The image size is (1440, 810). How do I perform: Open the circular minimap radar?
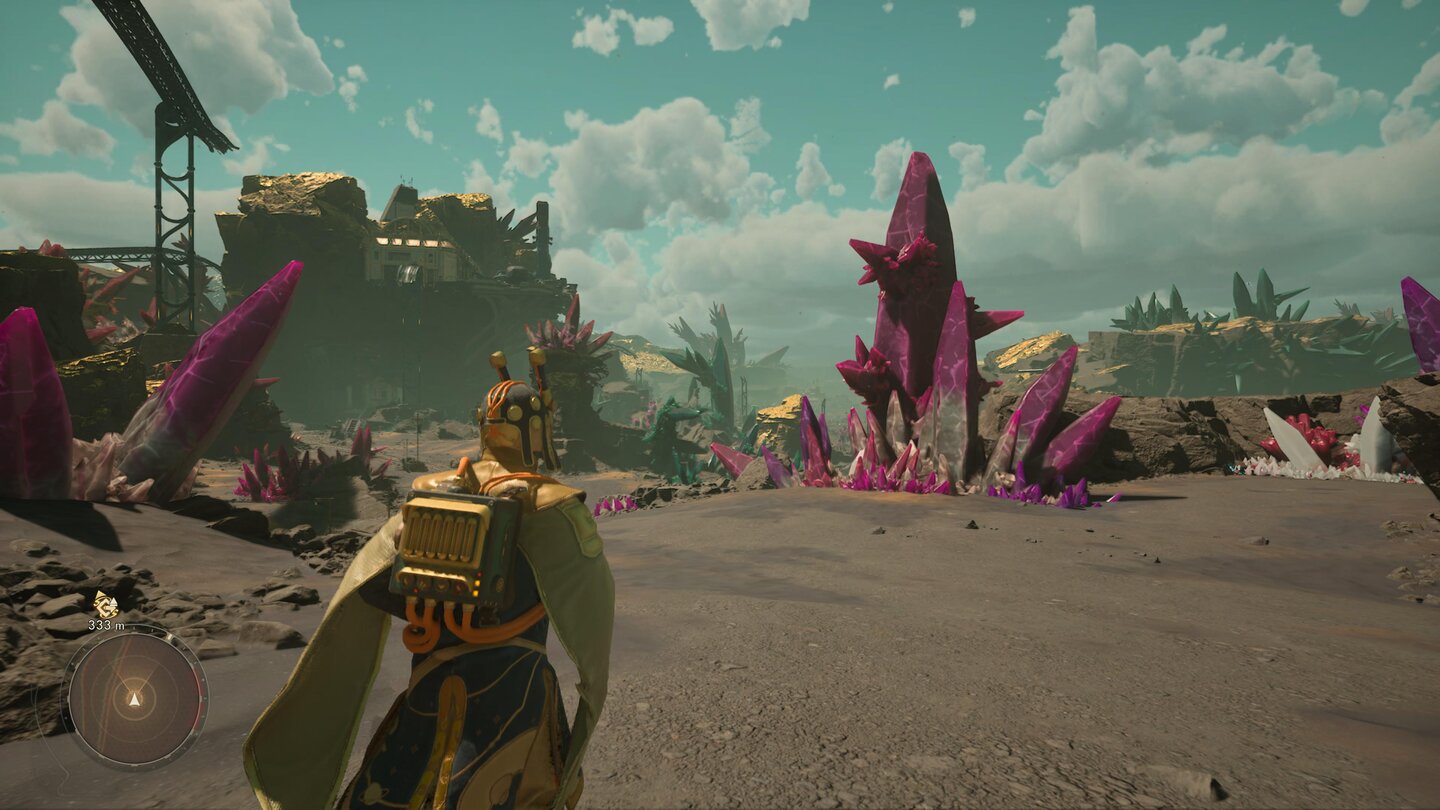(134, 696)
